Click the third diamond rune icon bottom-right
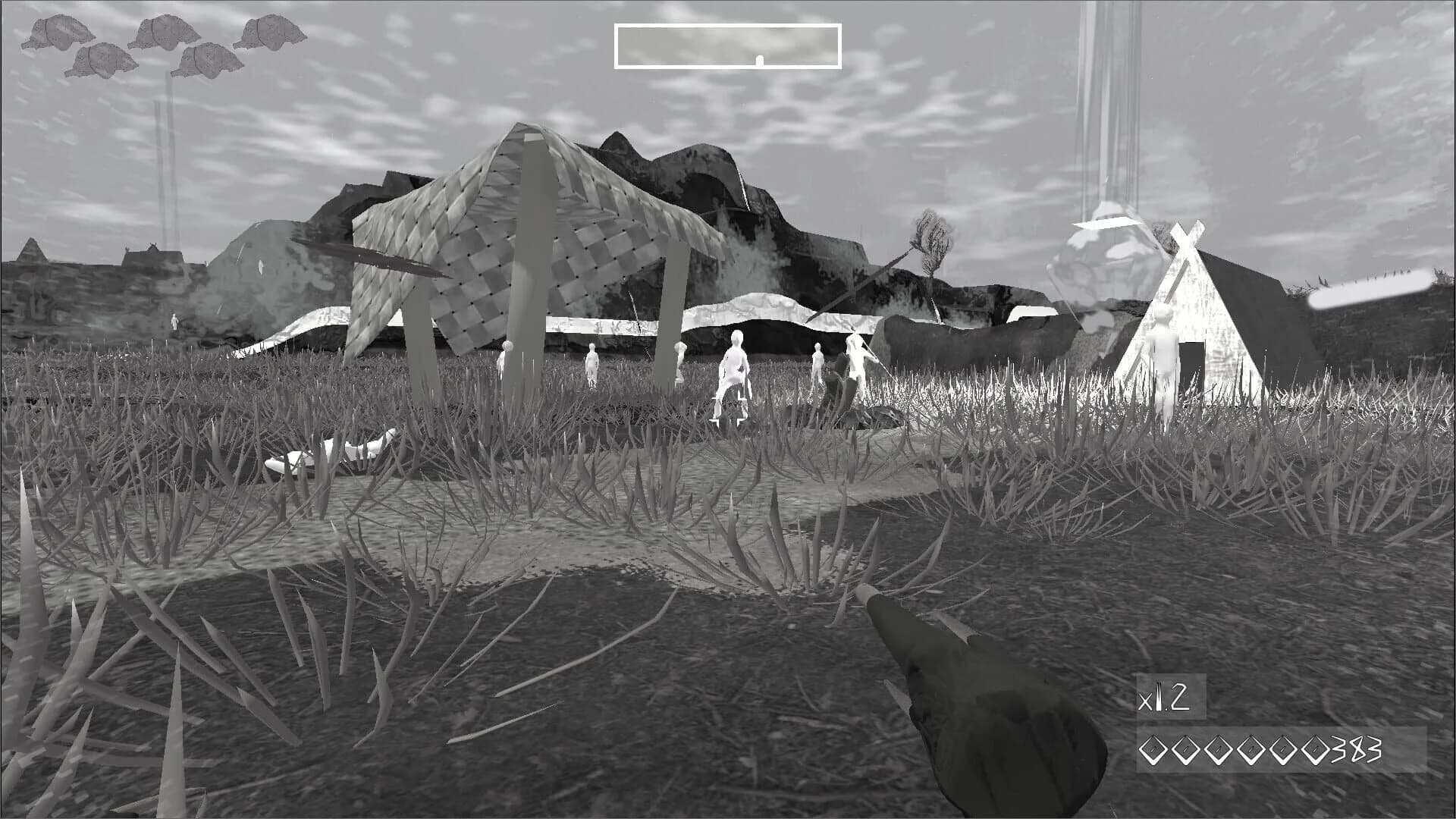Viewport: 1456px width, 819px height. (1218, 749)
